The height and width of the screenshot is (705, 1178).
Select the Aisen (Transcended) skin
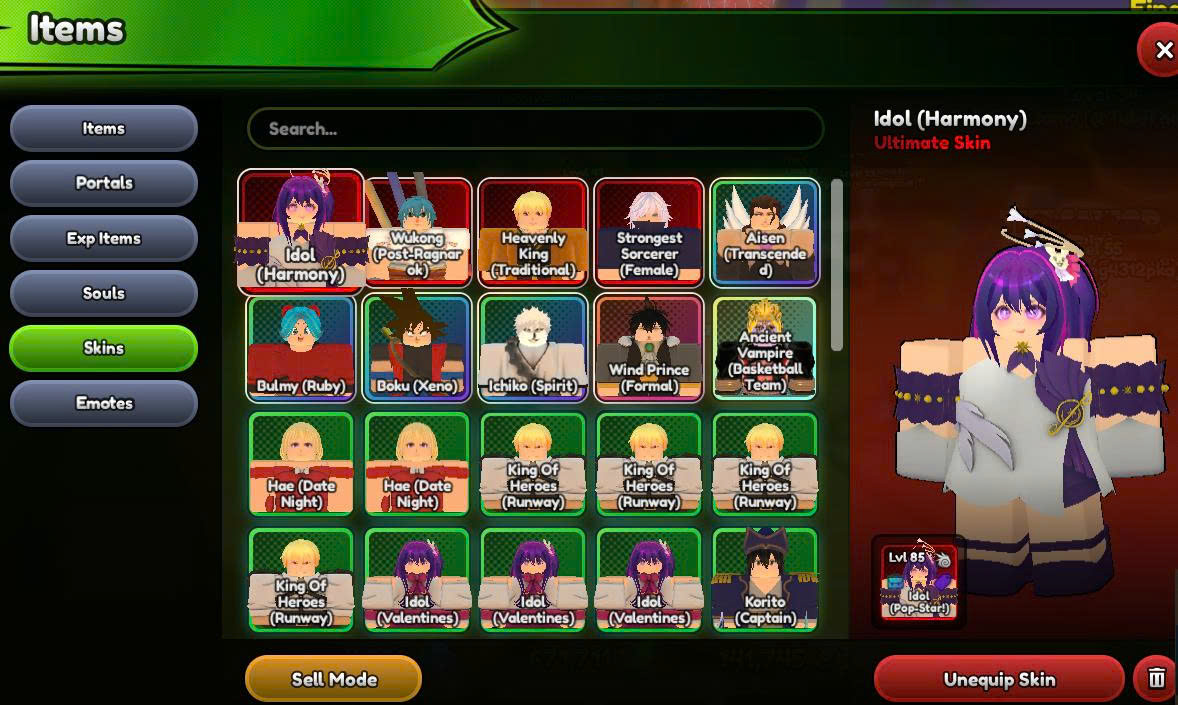tap(765, 232)
